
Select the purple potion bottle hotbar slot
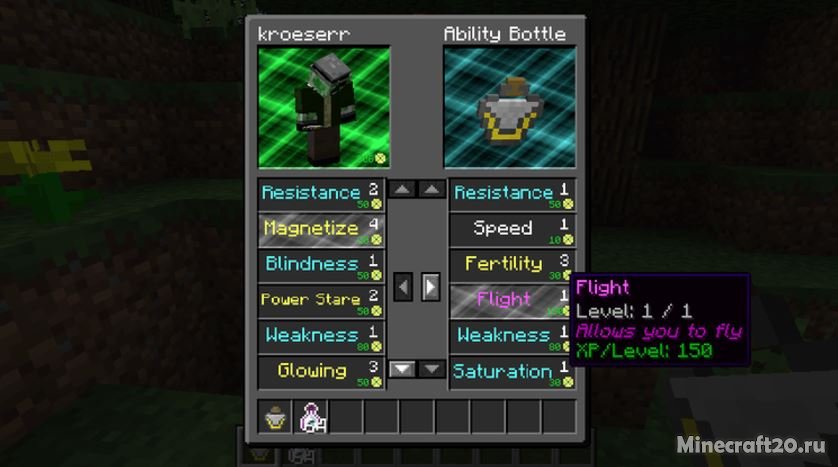(313, 417)
